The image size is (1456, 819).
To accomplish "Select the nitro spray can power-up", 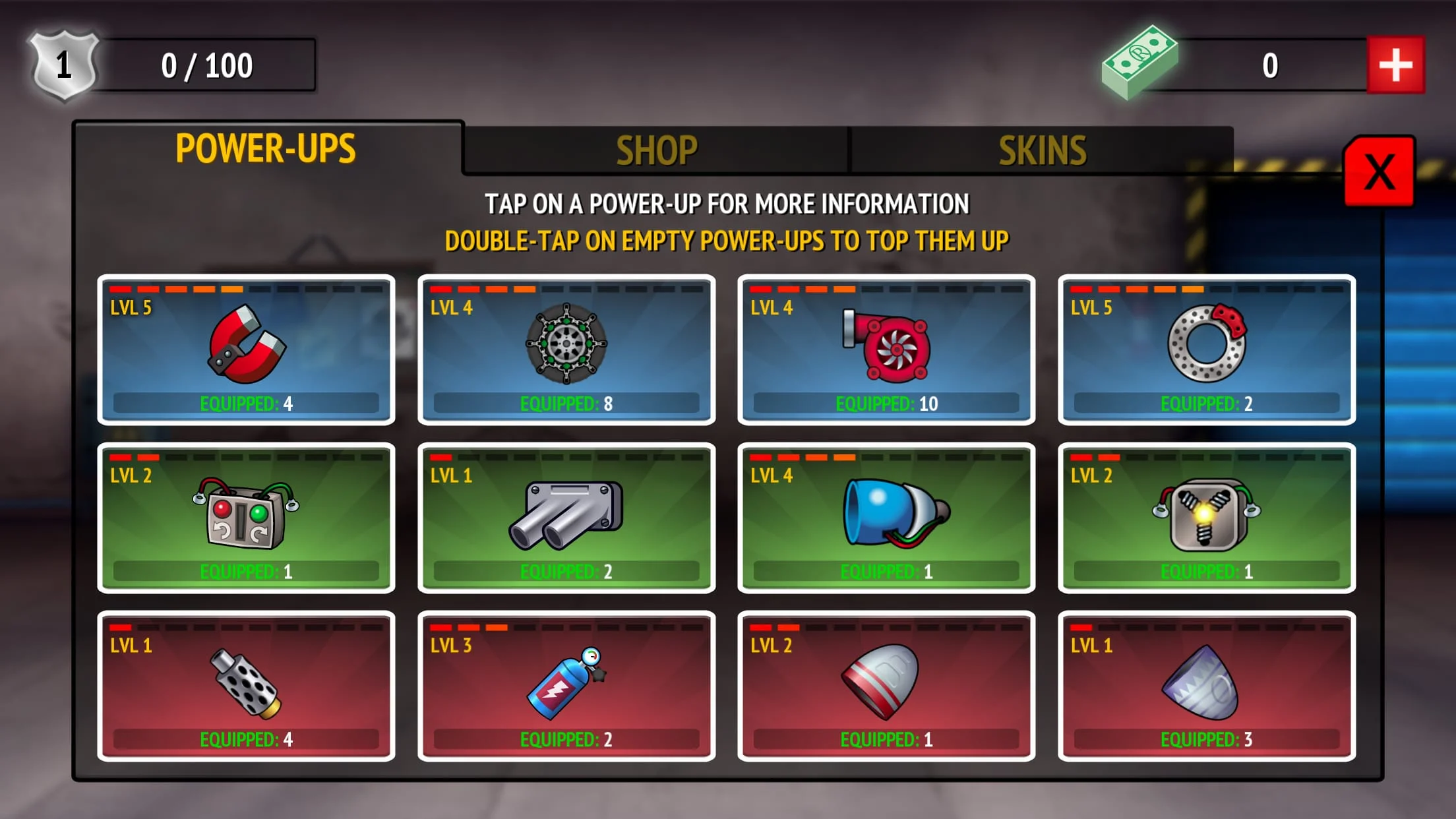I will pyautogui.click(x=567, y=686).
